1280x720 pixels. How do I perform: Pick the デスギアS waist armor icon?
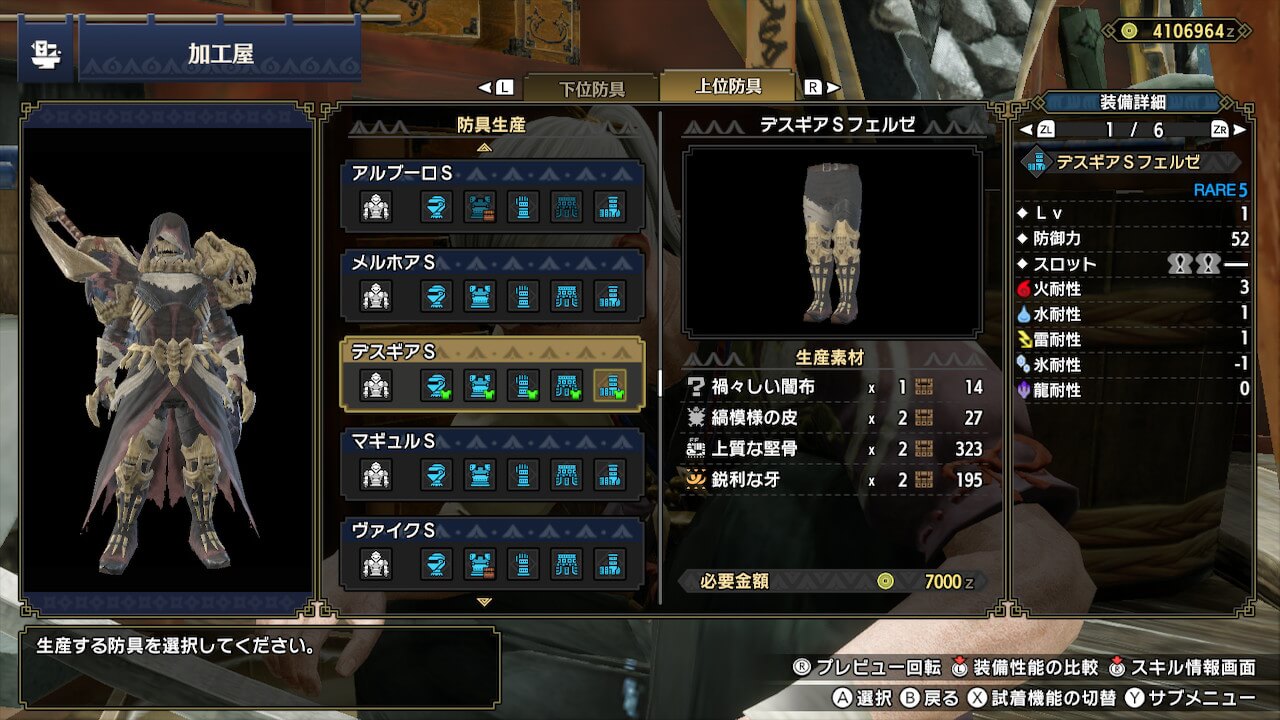click(x=567, y=385)
